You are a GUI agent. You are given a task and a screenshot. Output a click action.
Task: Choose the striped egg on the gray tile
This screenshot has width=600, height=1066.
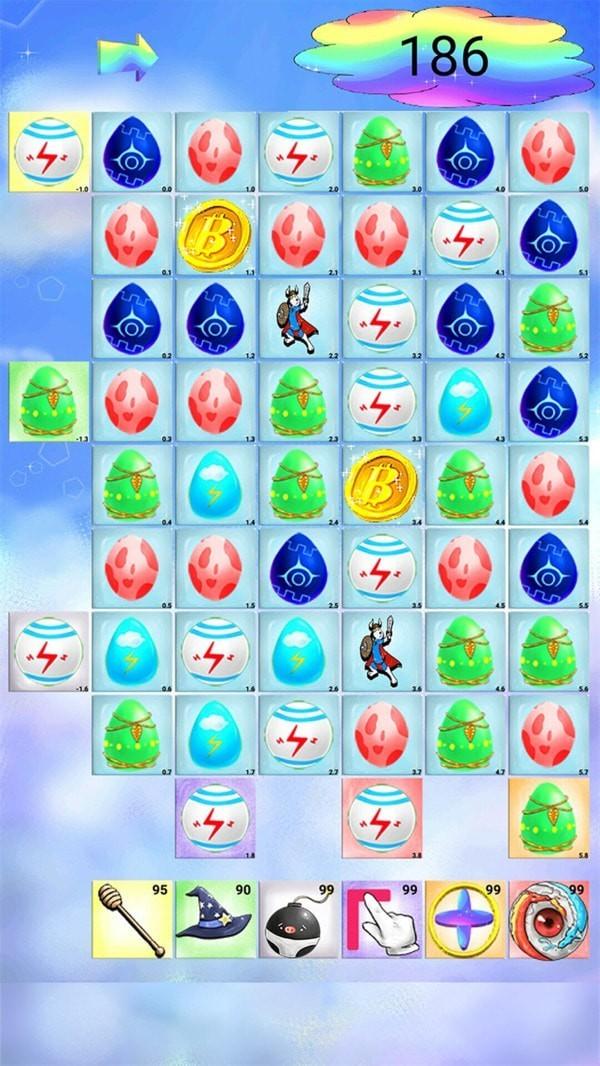49,651
